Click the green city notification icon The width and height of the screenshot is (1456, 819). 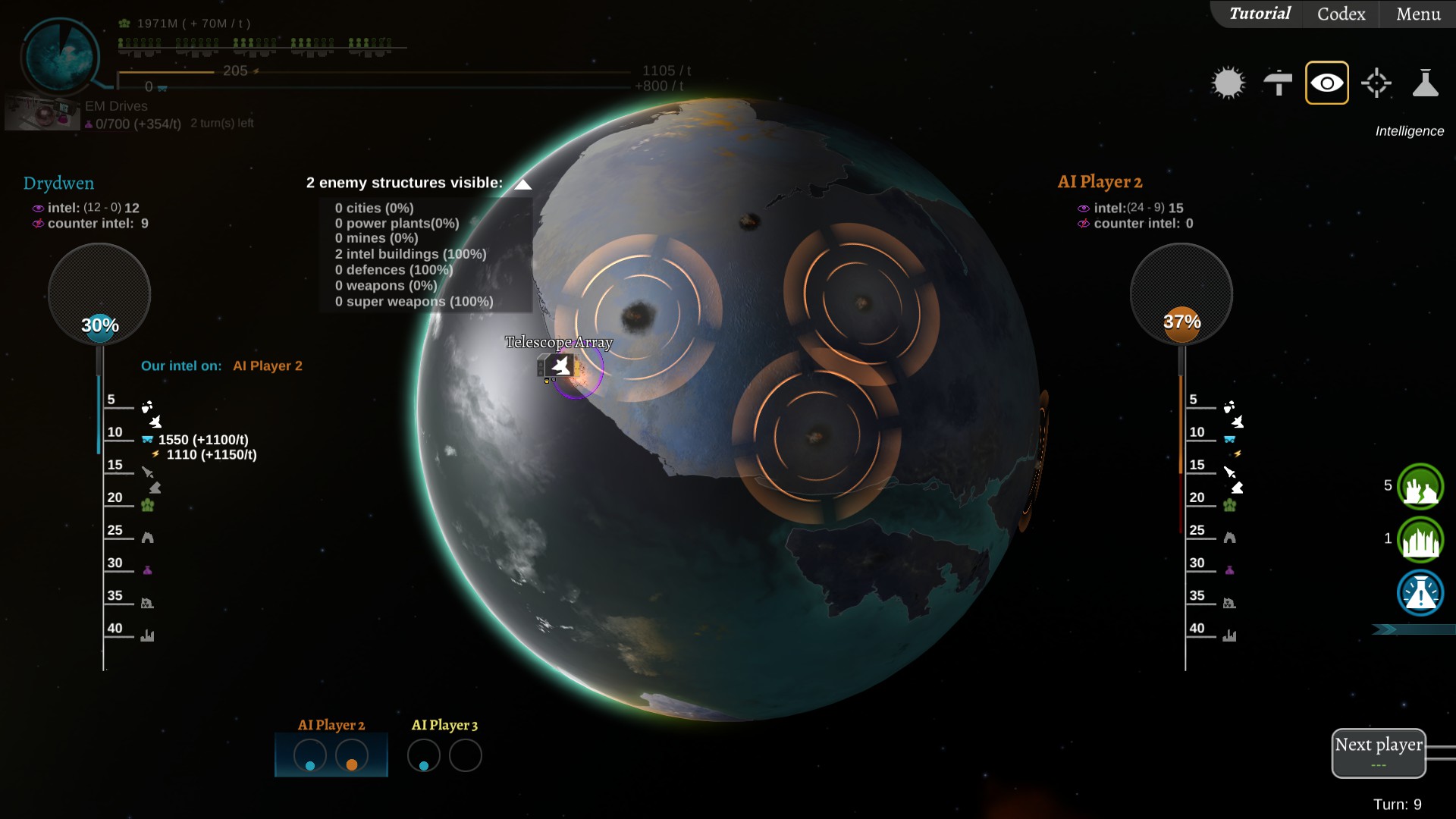pos(1420,539)
